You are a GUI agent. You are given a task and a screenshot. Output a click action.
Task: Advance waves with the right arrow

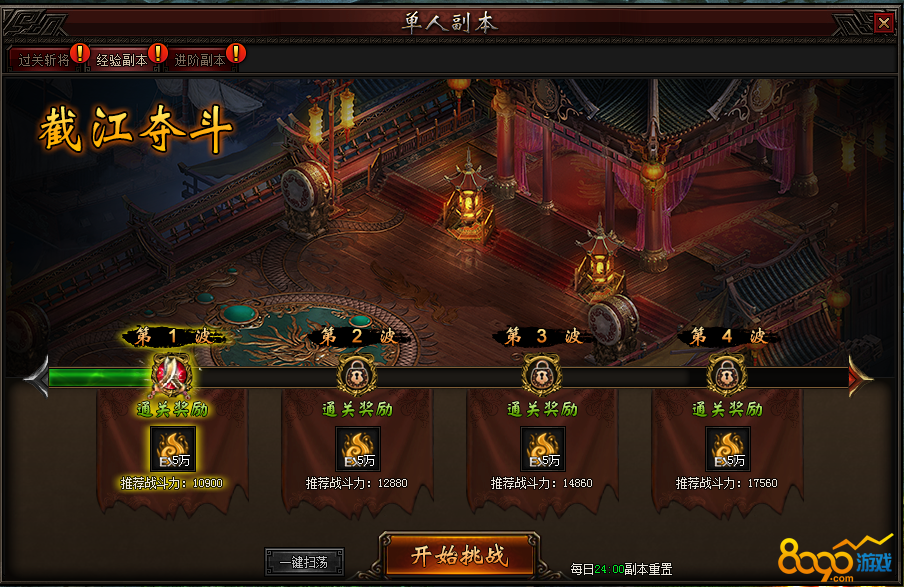(x=859, y=376)
